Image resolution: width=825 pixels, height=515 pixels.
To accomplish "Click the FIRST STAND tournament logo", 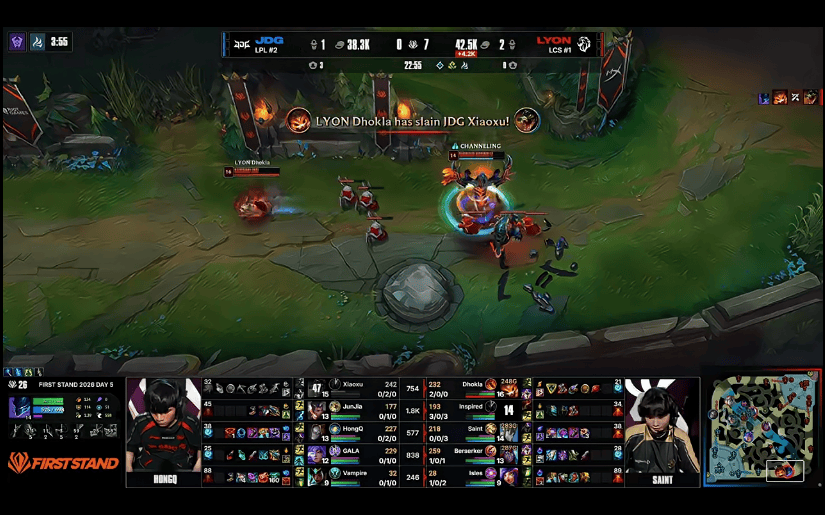I will (63, 463).
